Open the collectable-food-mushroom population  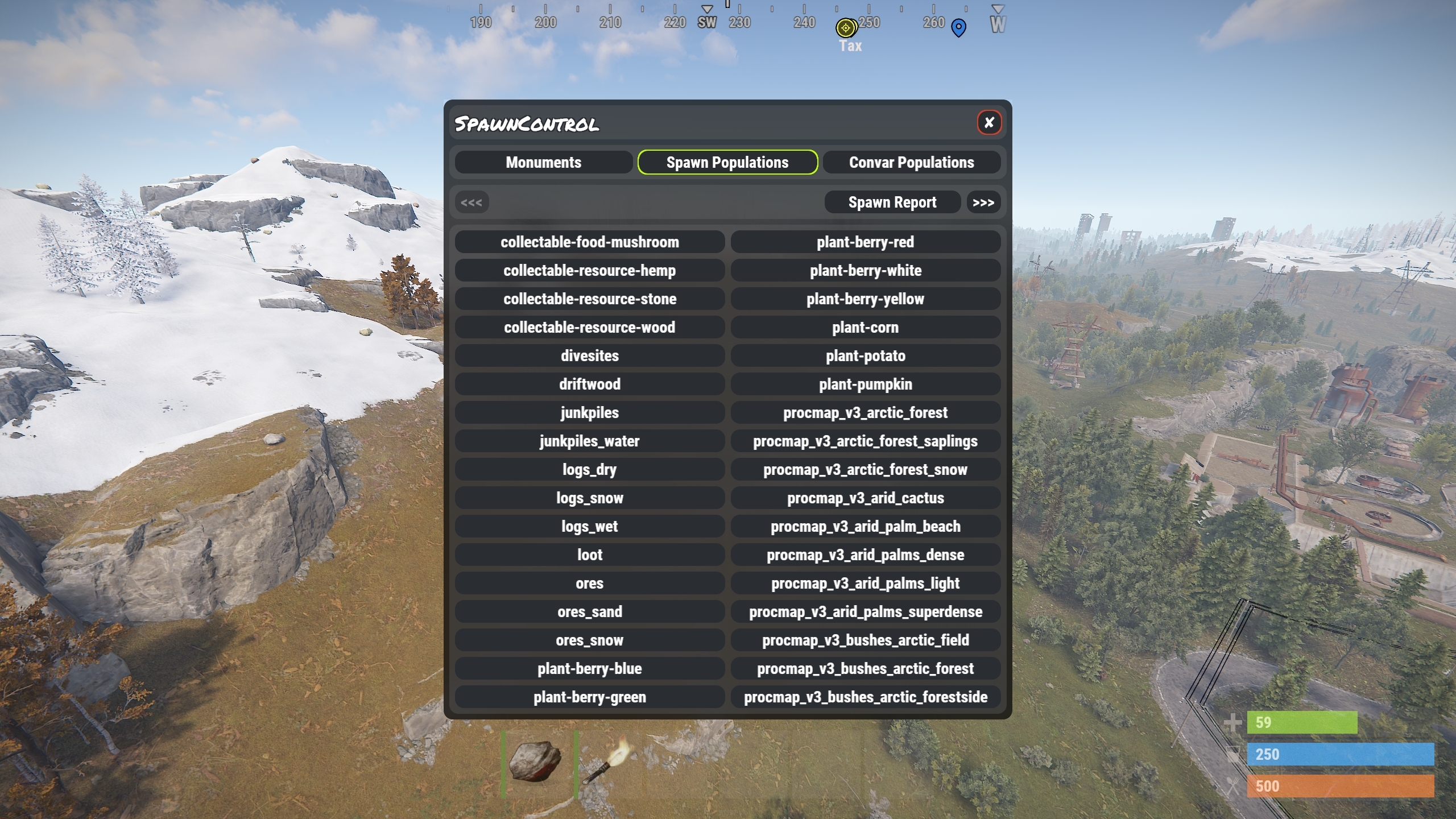coord(589,242)
